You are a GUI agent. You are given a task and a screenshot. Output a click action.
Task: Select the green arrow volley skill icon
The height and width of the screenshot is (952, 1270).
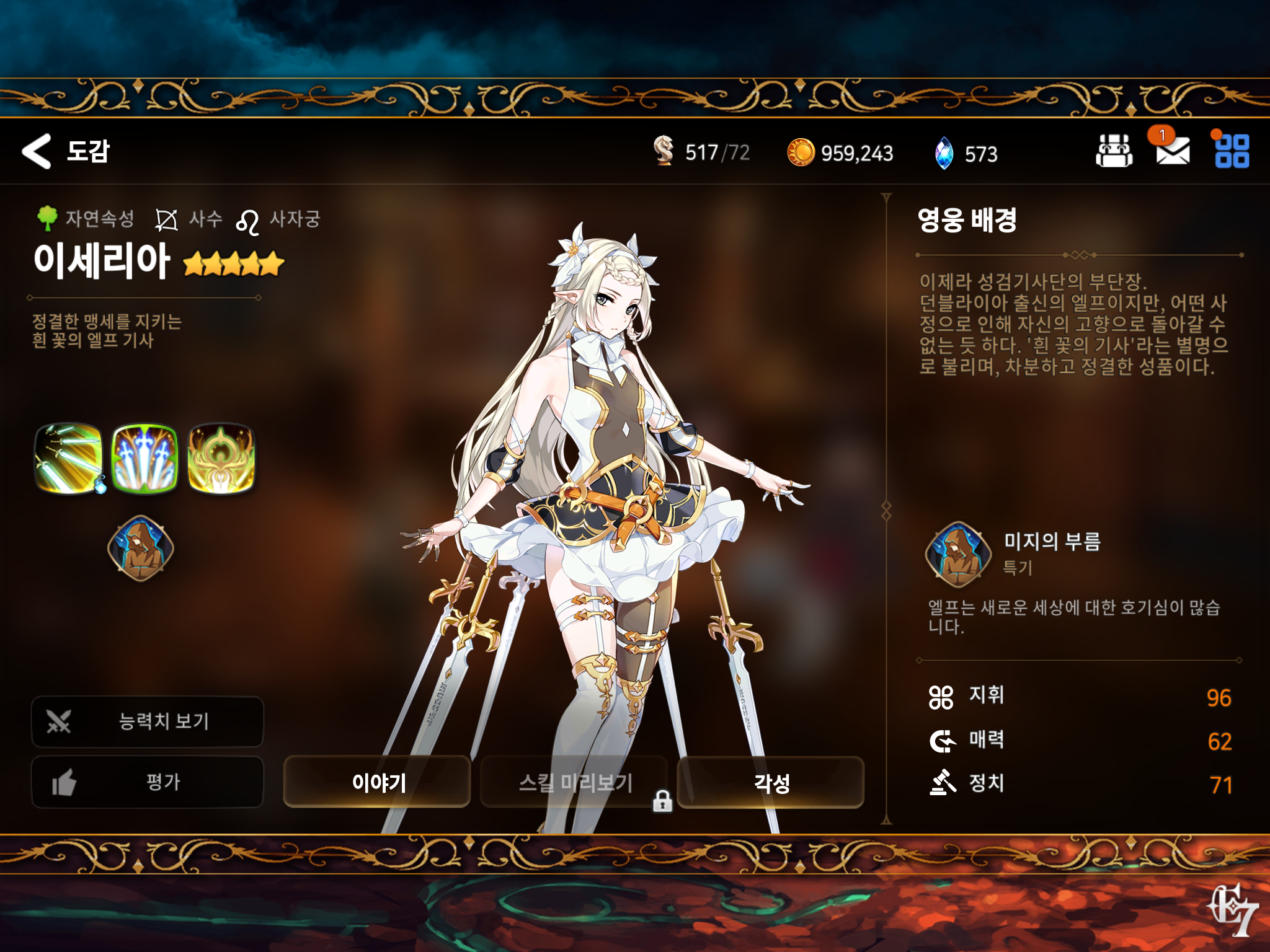click(69, 458)
